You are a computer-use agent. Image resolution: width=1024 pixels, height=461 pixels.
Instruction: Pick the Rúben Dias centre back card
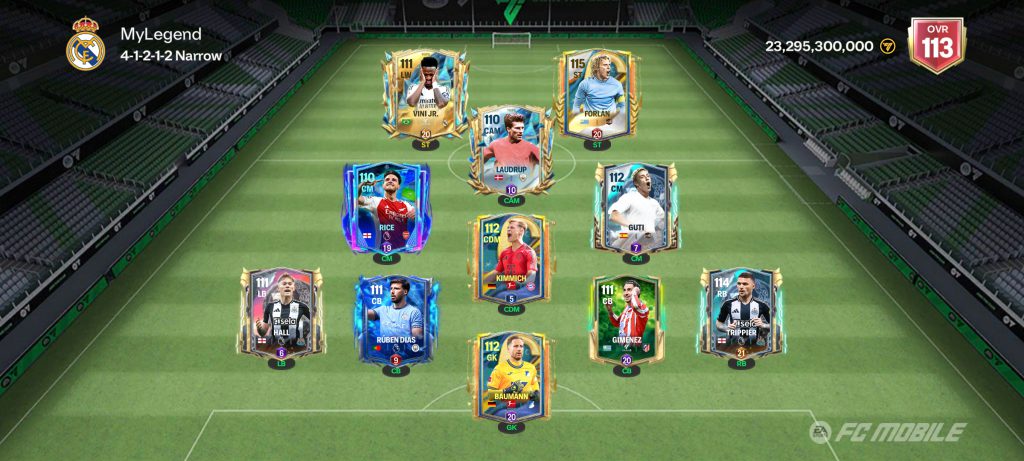tap(395, 320)
